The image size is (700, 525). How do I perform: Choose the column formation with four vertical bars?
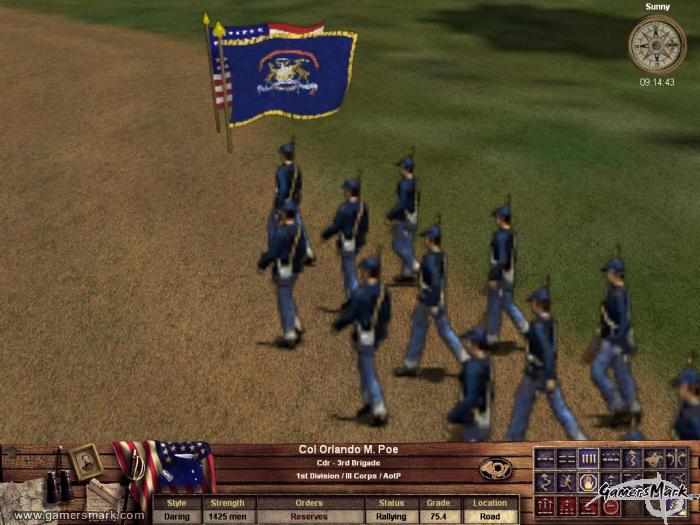tap(588, 459)
